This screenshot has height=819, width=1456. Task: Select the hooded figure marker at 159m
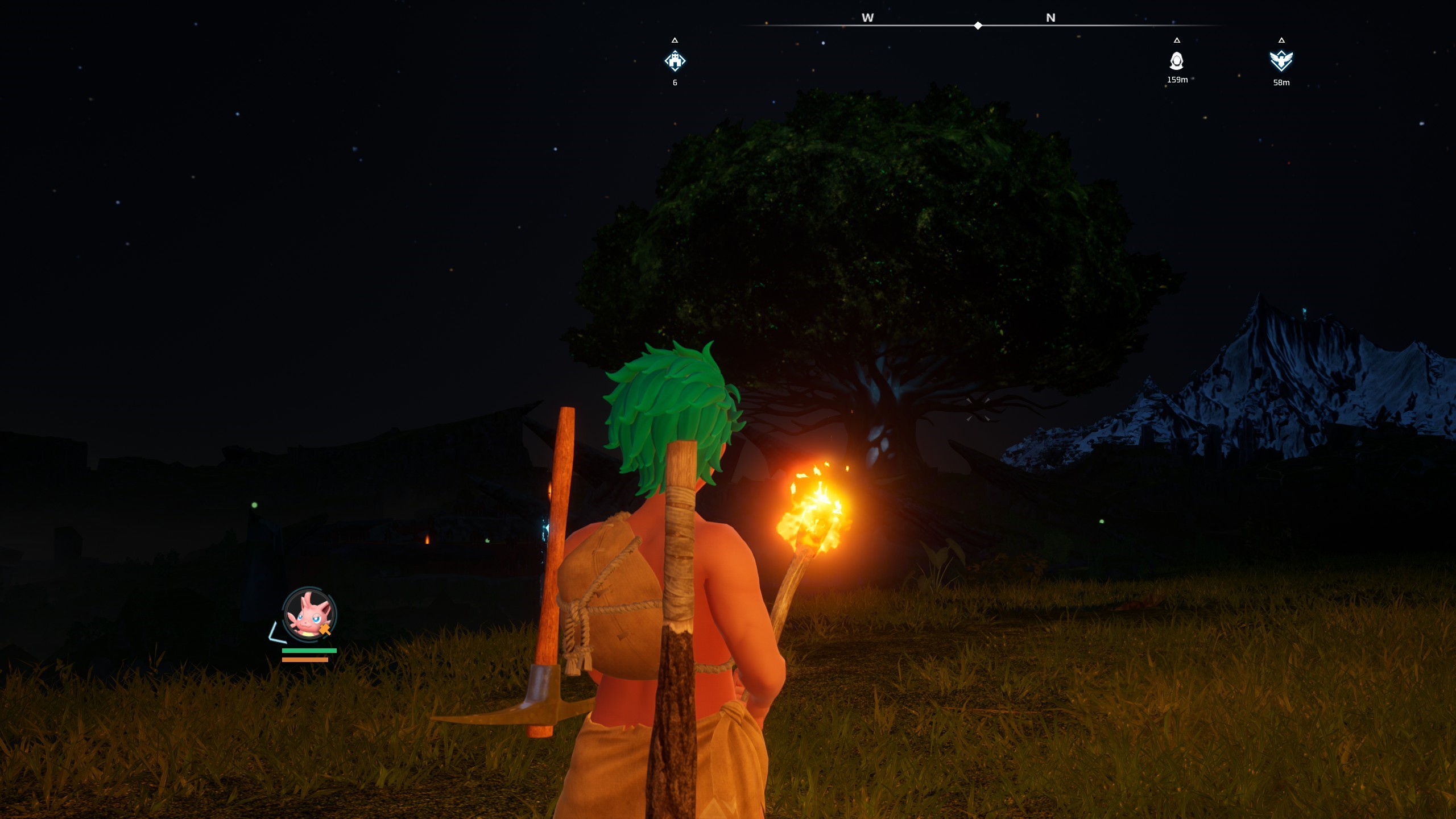coord(1177,60)
